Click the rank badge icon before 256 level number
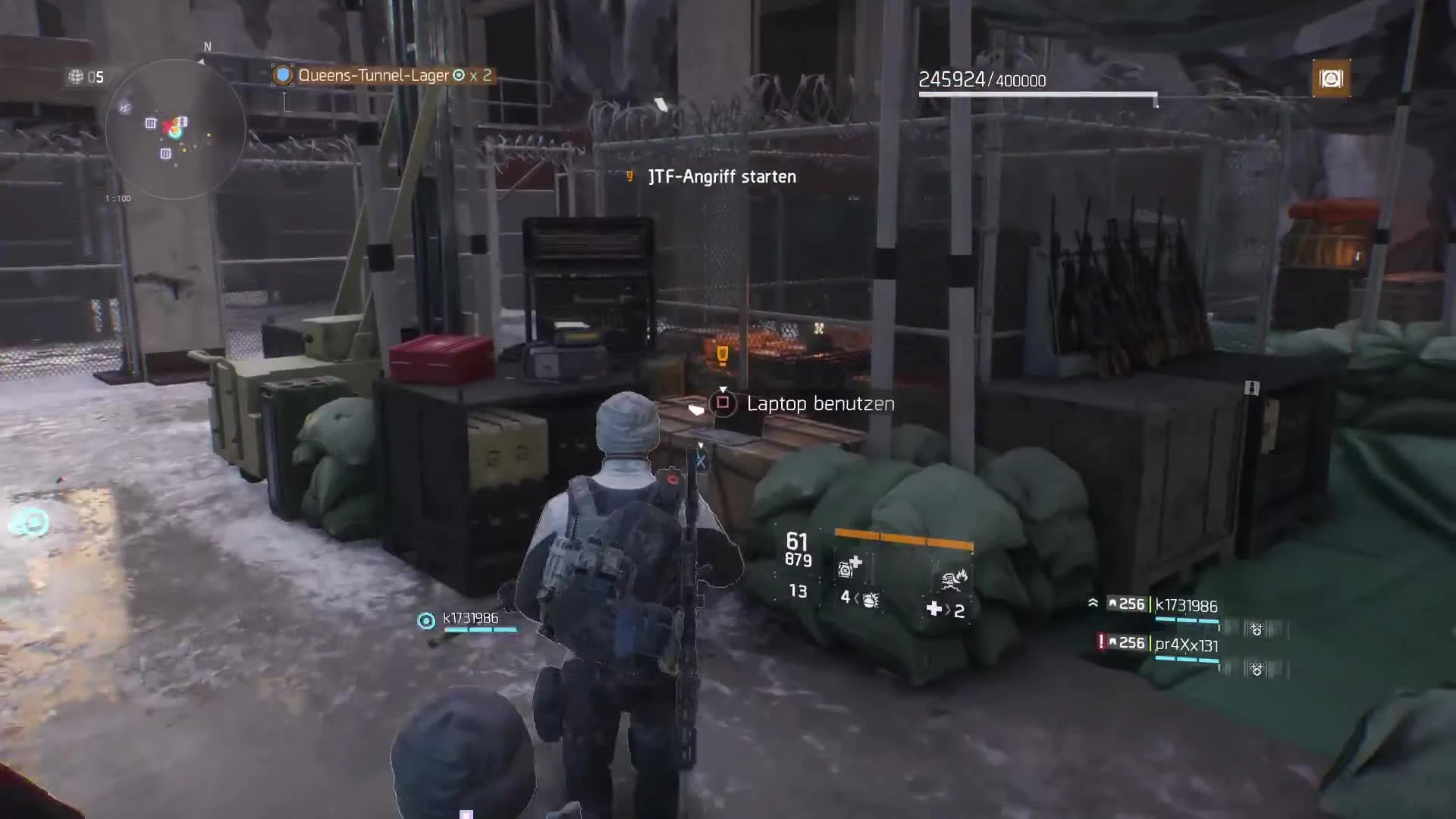The image size is (1456, 819). [x=1112, y=603]
